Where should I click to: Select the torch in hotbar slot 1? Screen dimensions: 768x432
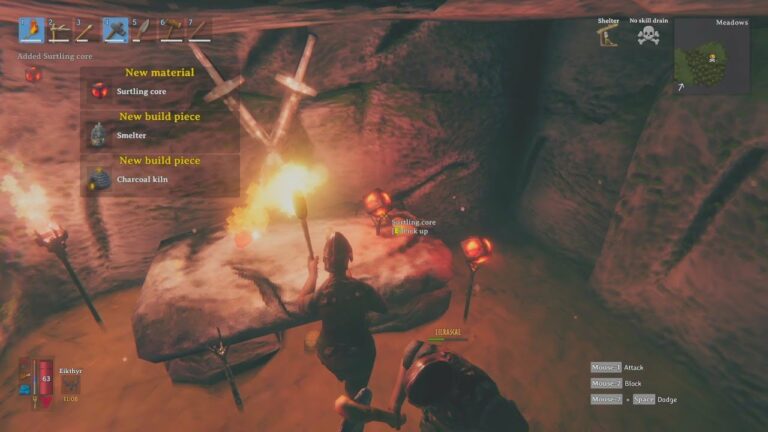[x=31, y=31]
